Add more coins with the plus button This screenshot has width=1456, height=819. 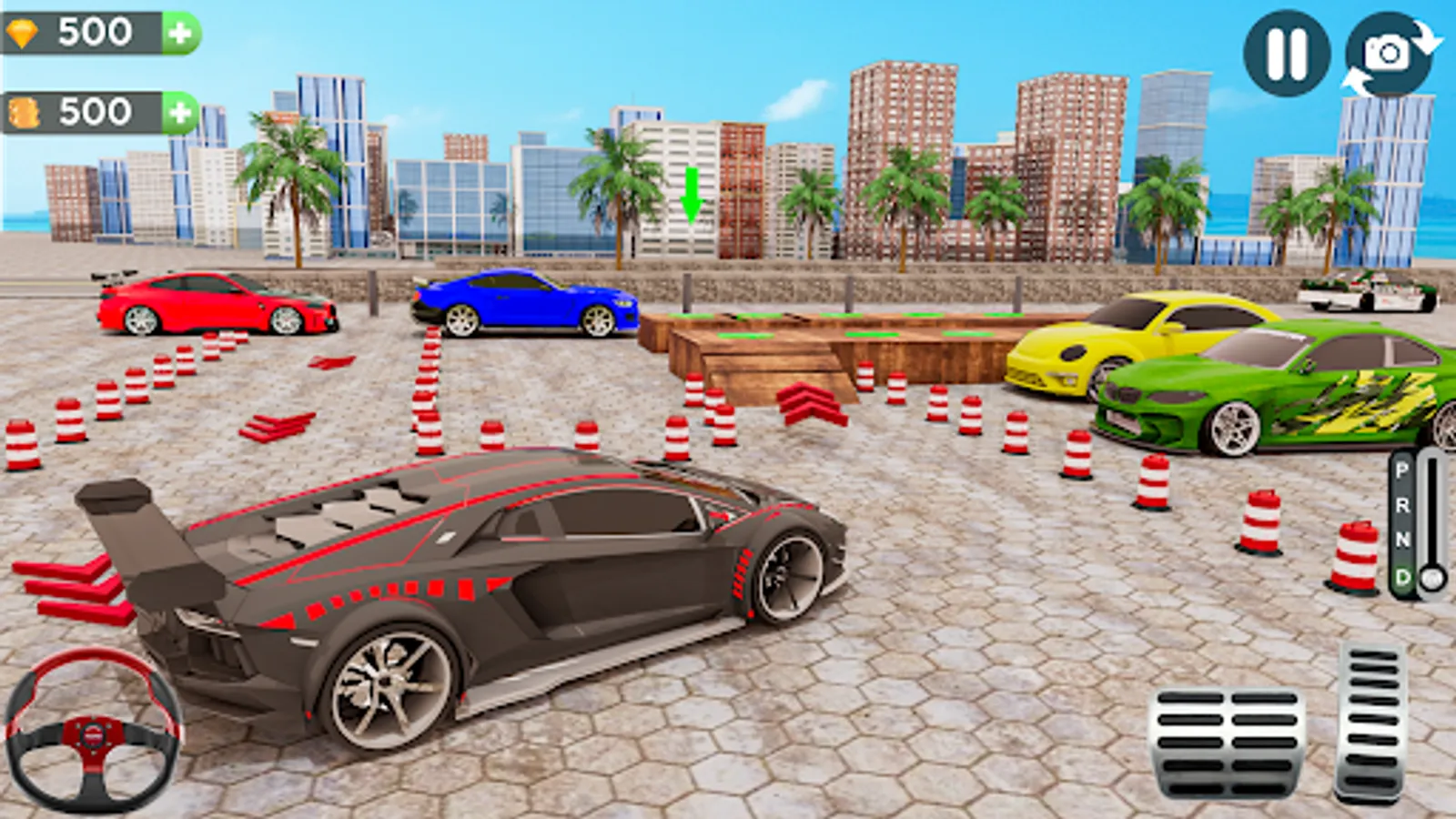pyautogui.click(x=179, y=111)
